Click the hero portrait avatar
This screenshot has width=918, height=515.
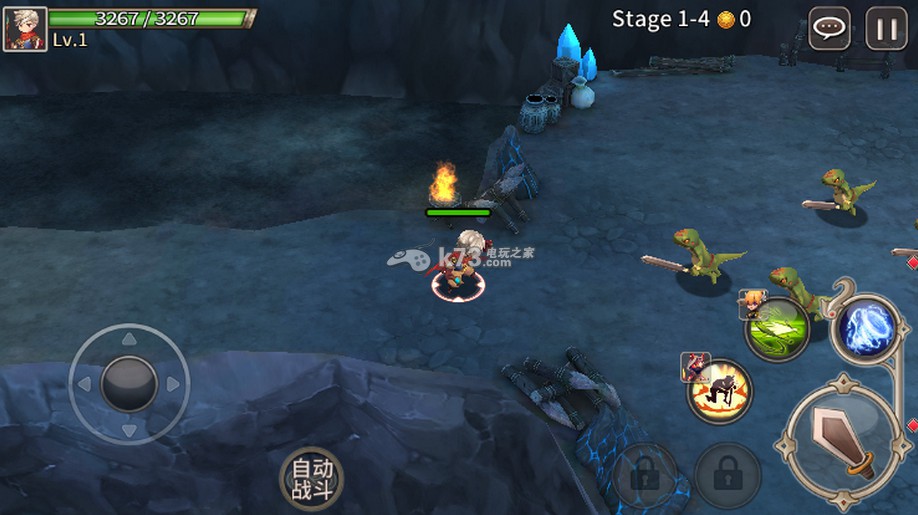tap(25, 30)
